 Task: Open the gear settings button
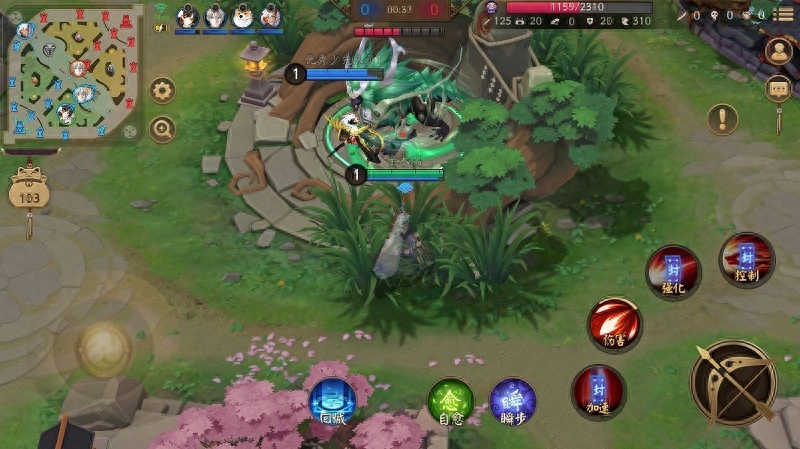[162, 91]
